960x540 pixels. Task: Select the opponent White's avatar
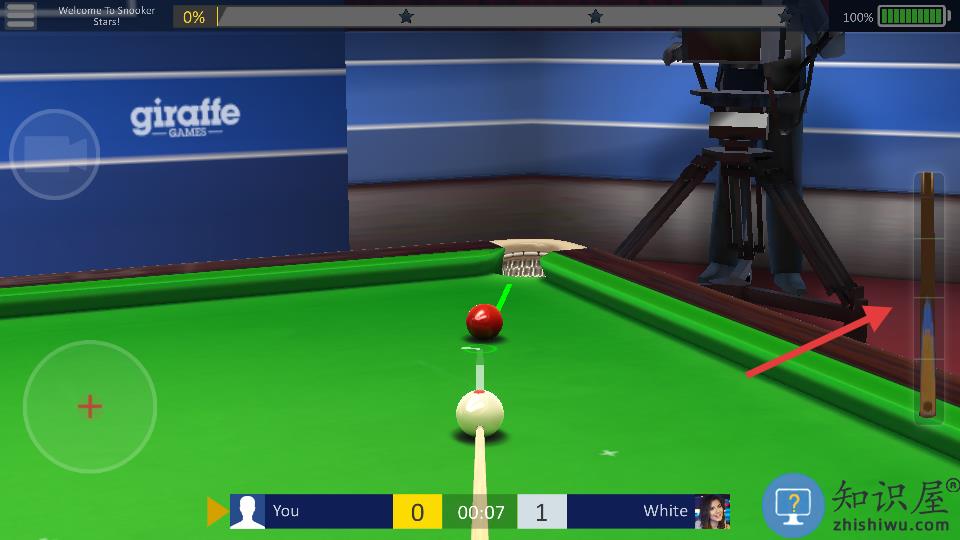click(712, 511)
